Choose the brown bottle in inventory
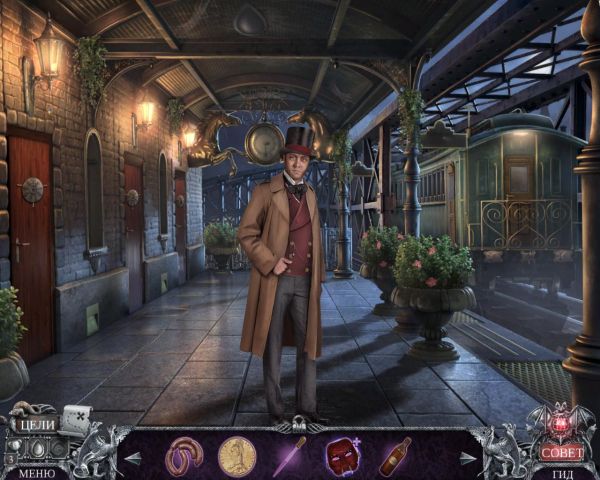The width and height of the screenshot is (600, 480). coord(394,456)
